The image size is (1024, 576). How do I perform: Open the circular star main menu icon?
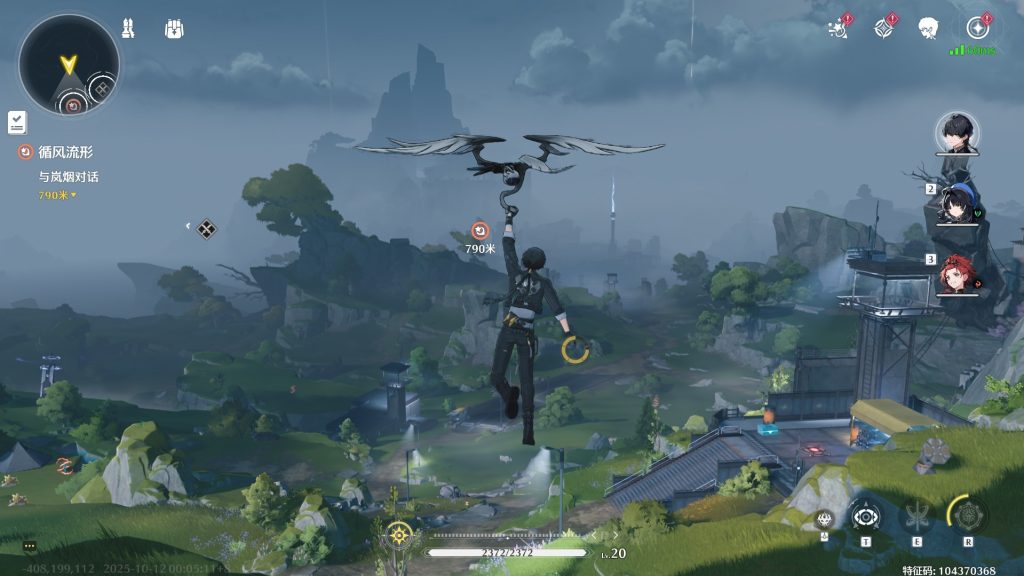pyautogui.click(x=977, y=28)
